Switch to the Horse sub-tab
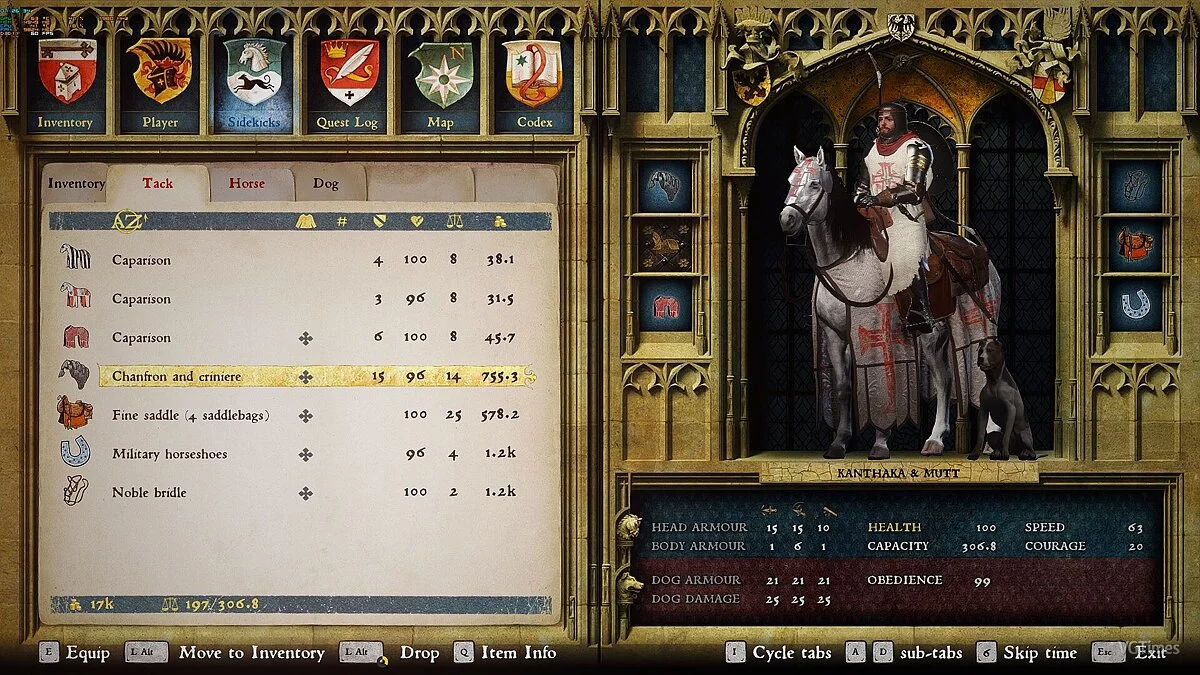1200x675 pixels. [247, 184]
